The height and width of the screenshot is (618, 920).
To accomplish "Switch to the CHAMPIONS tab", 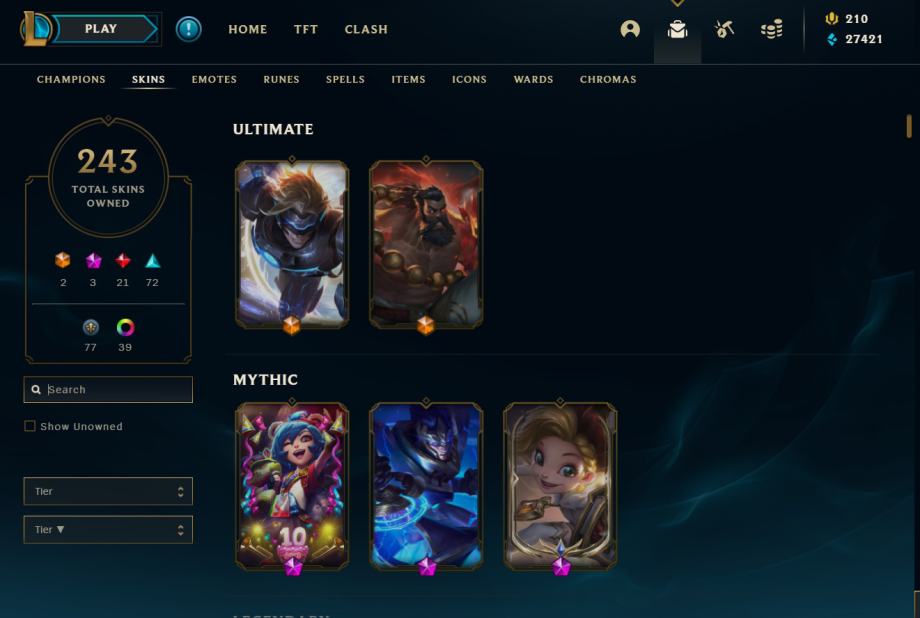I will (71, 79).
